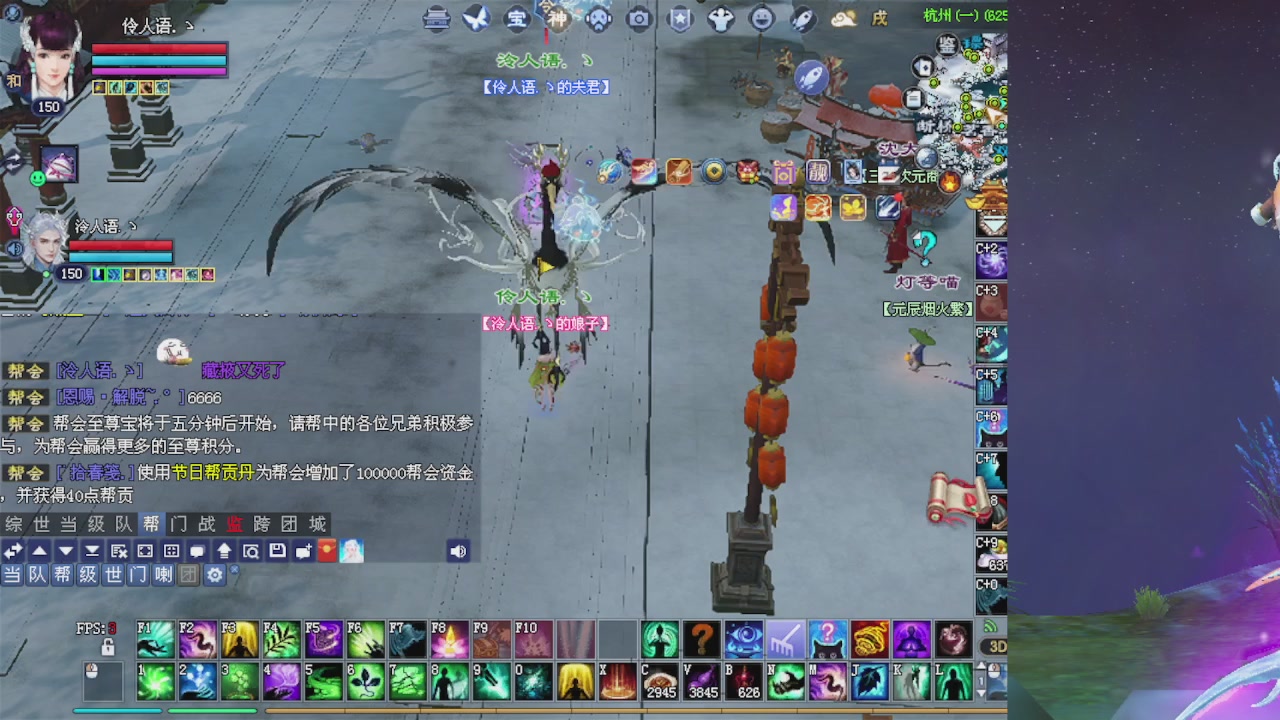Enable the grayed-out 团 channel button

pos(188,575)
